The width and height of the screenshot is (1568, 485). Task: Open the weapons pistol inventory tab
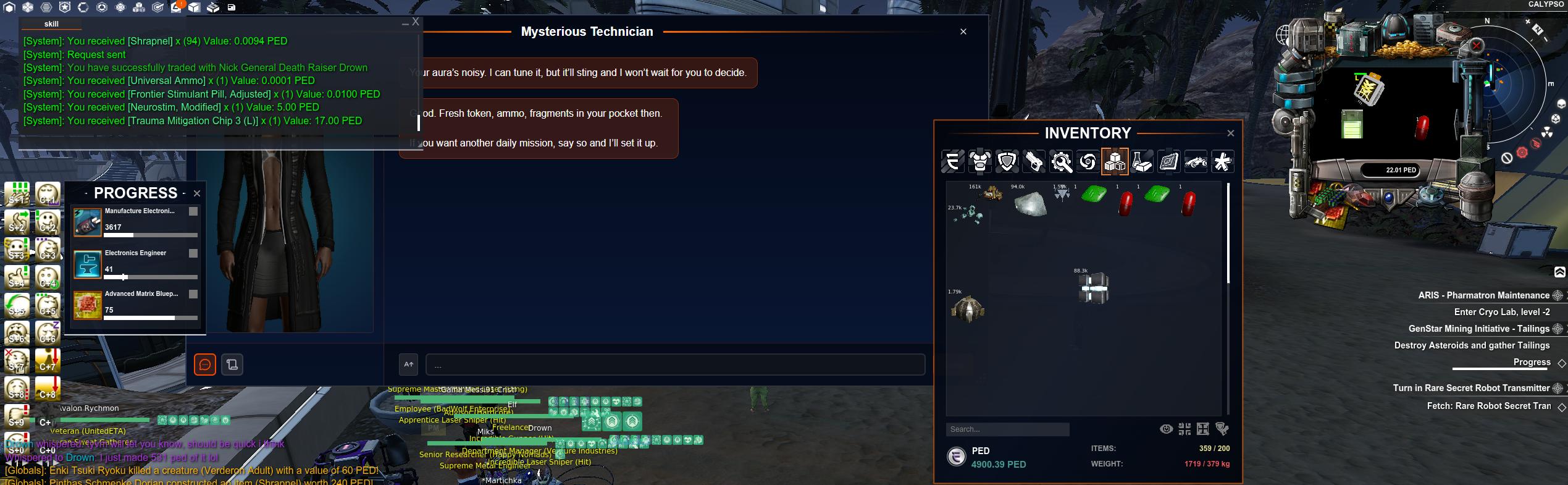coord(1034,162)
